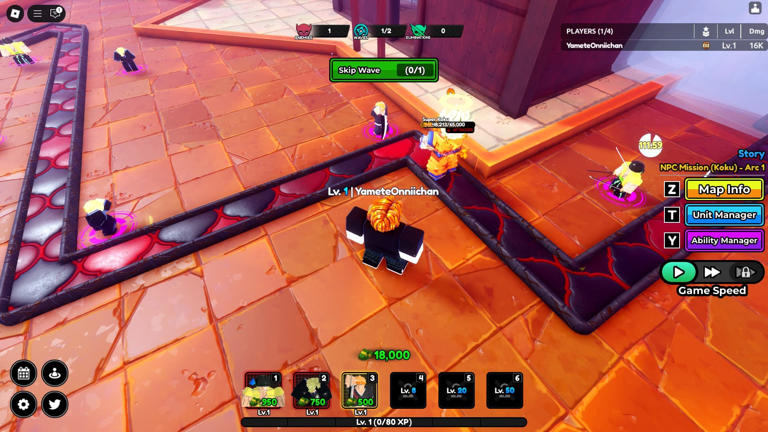Select YameteOnniichan in the player list
Image resolution: width=768 pixels, height=432 pixels.
click(595, 46)
